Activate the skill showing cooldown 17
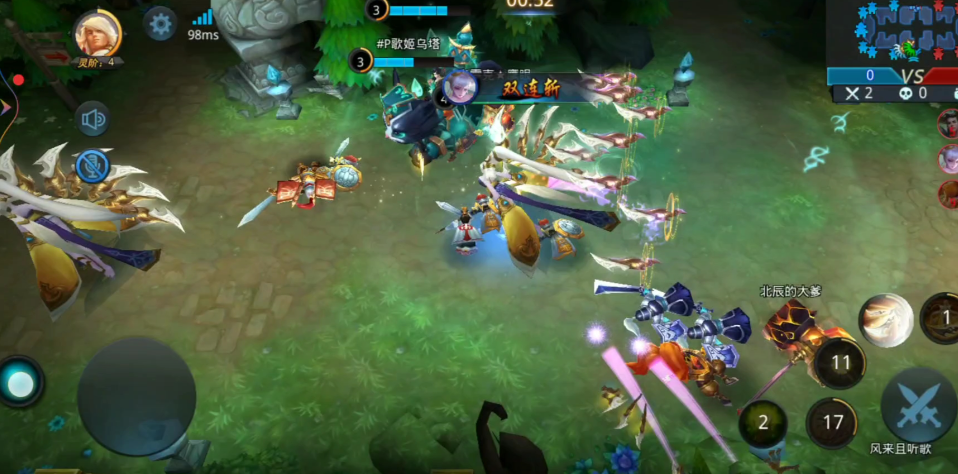 [831, 423]
